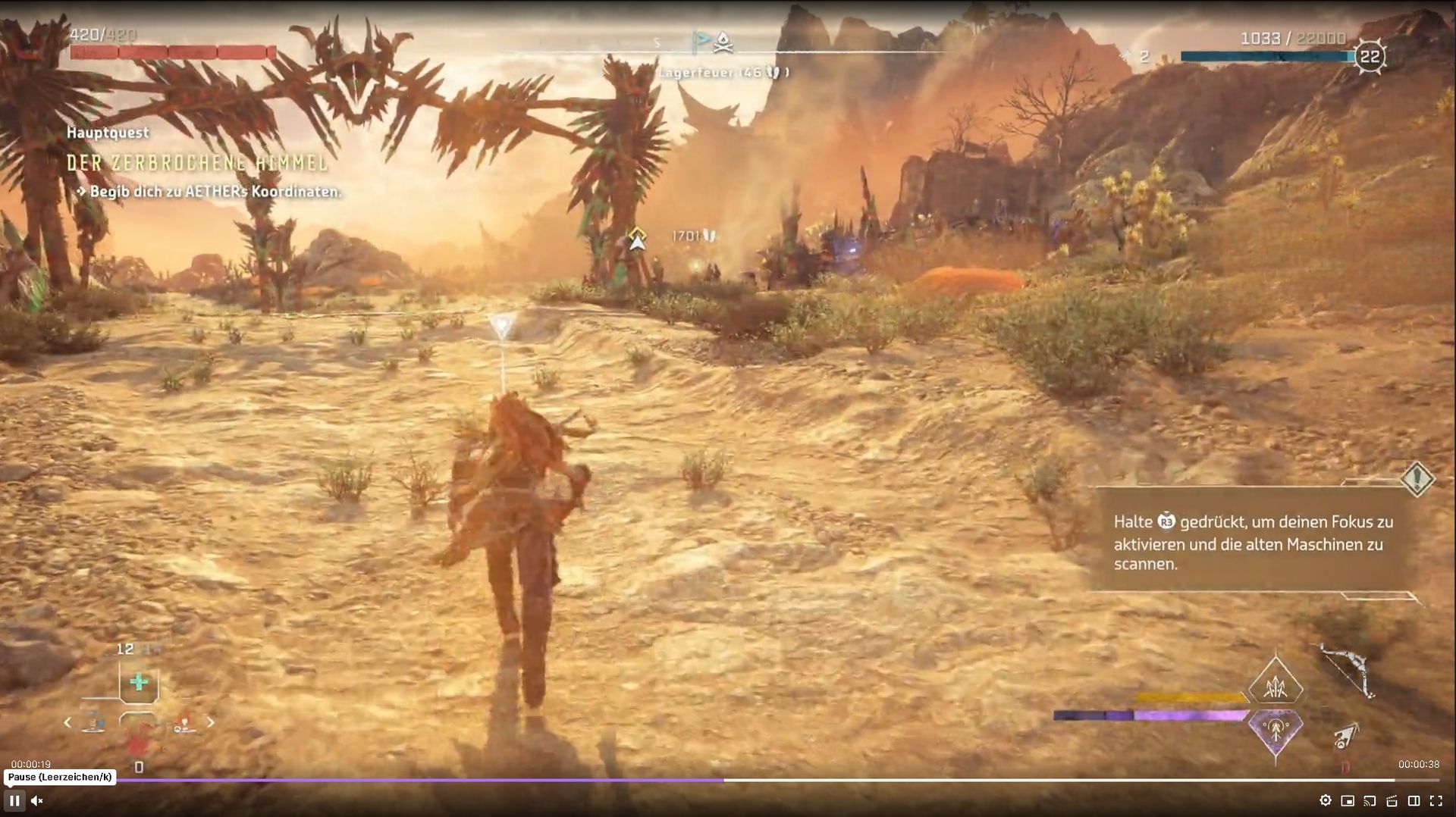Open the focus scan tutorial hint alert icon
The image size is (1456, 817).
point(1417,479)
